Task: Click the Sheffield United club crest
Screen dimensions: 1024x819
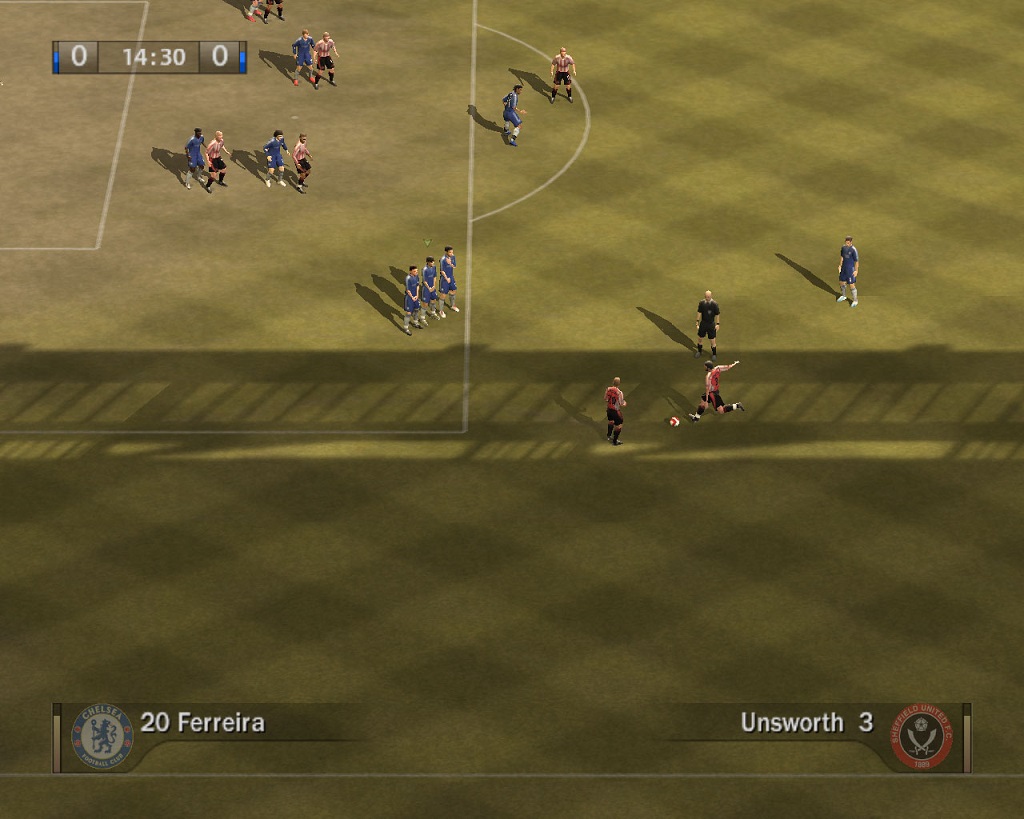Action: [921, 737]
